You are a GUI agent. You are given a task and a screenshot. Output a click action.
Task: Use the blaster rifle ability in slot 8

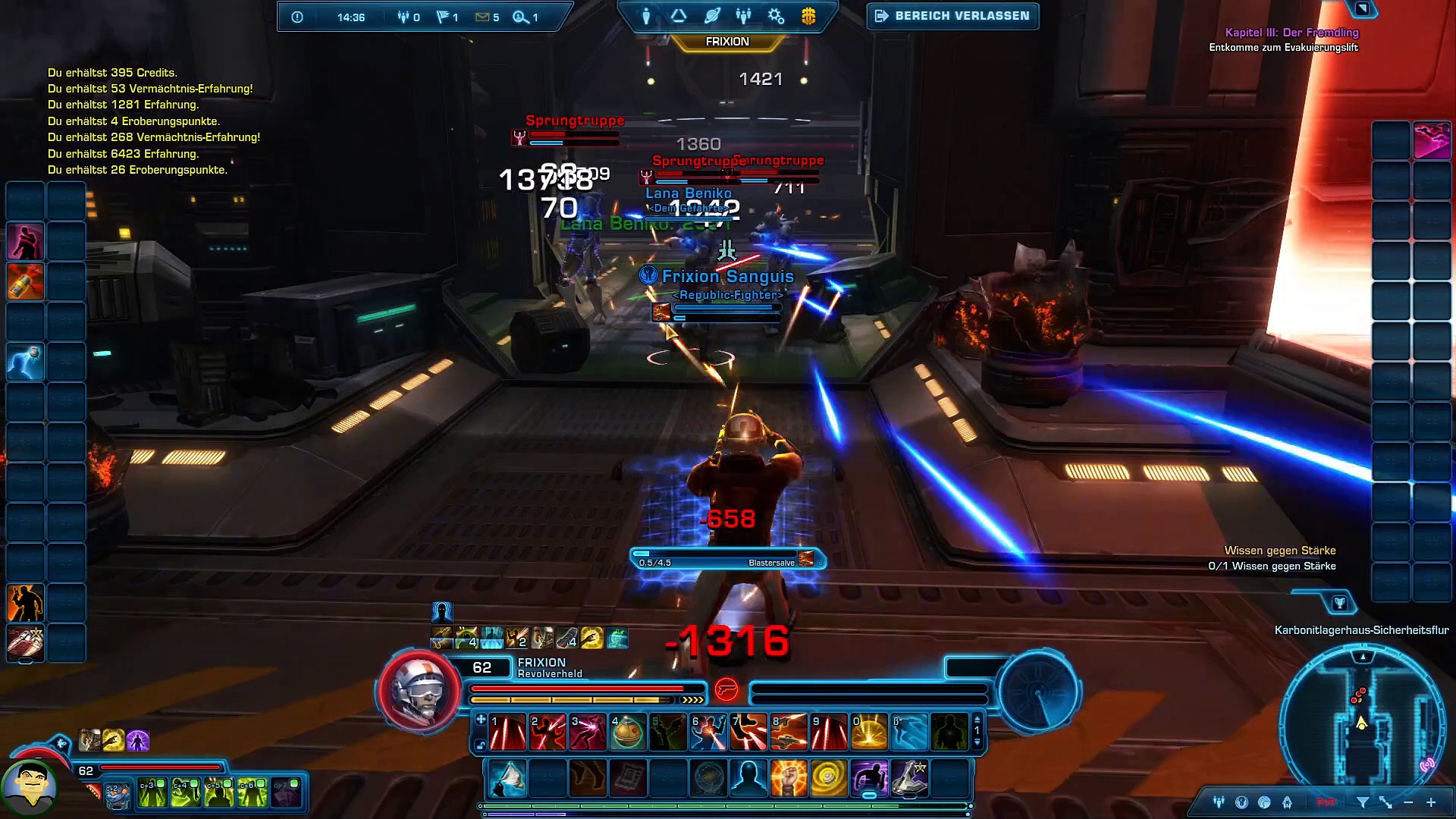click(789, 733)
